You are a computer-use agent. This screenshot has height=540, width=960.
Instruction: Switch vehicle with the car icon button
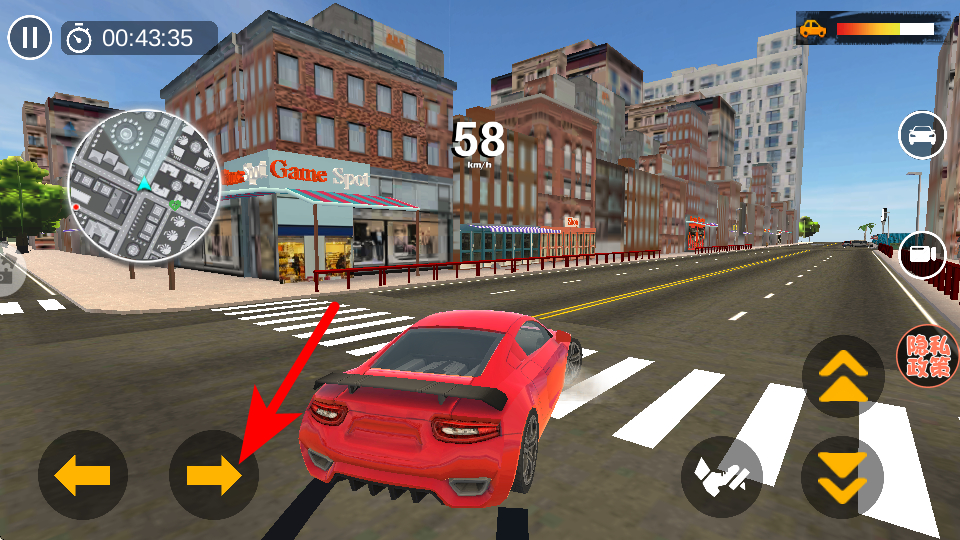[922, 134]
